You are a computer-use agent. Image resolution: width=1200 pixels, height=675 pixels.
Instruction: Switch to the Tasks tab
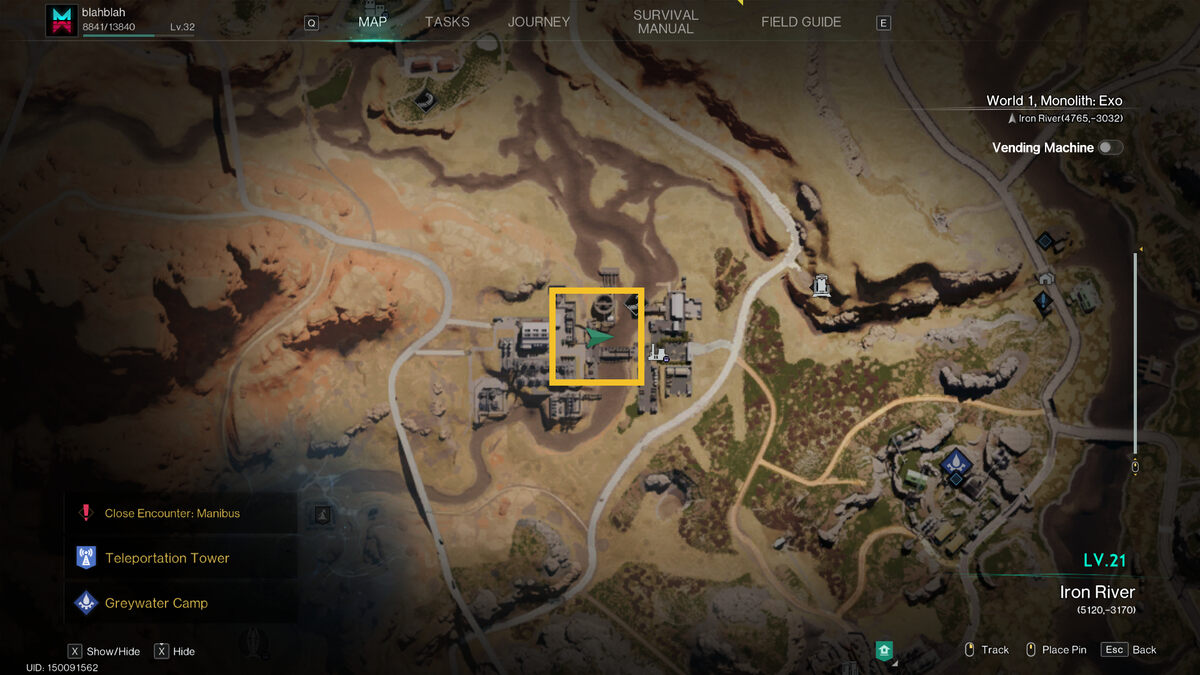coord(447,22)
